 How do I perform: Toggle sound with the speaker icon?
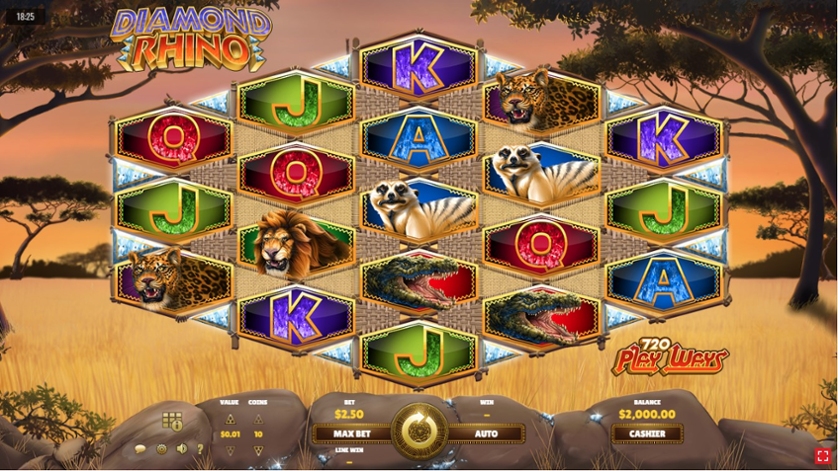[x=179, y=449]
